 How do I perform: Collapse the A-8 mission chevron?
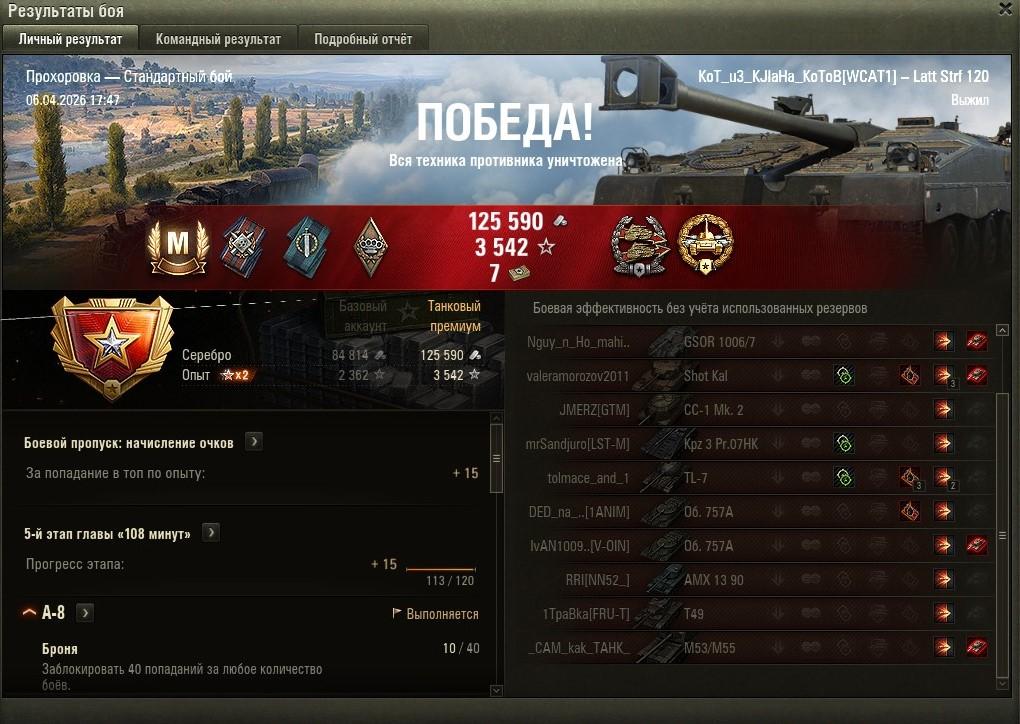[x=29, y=613]
